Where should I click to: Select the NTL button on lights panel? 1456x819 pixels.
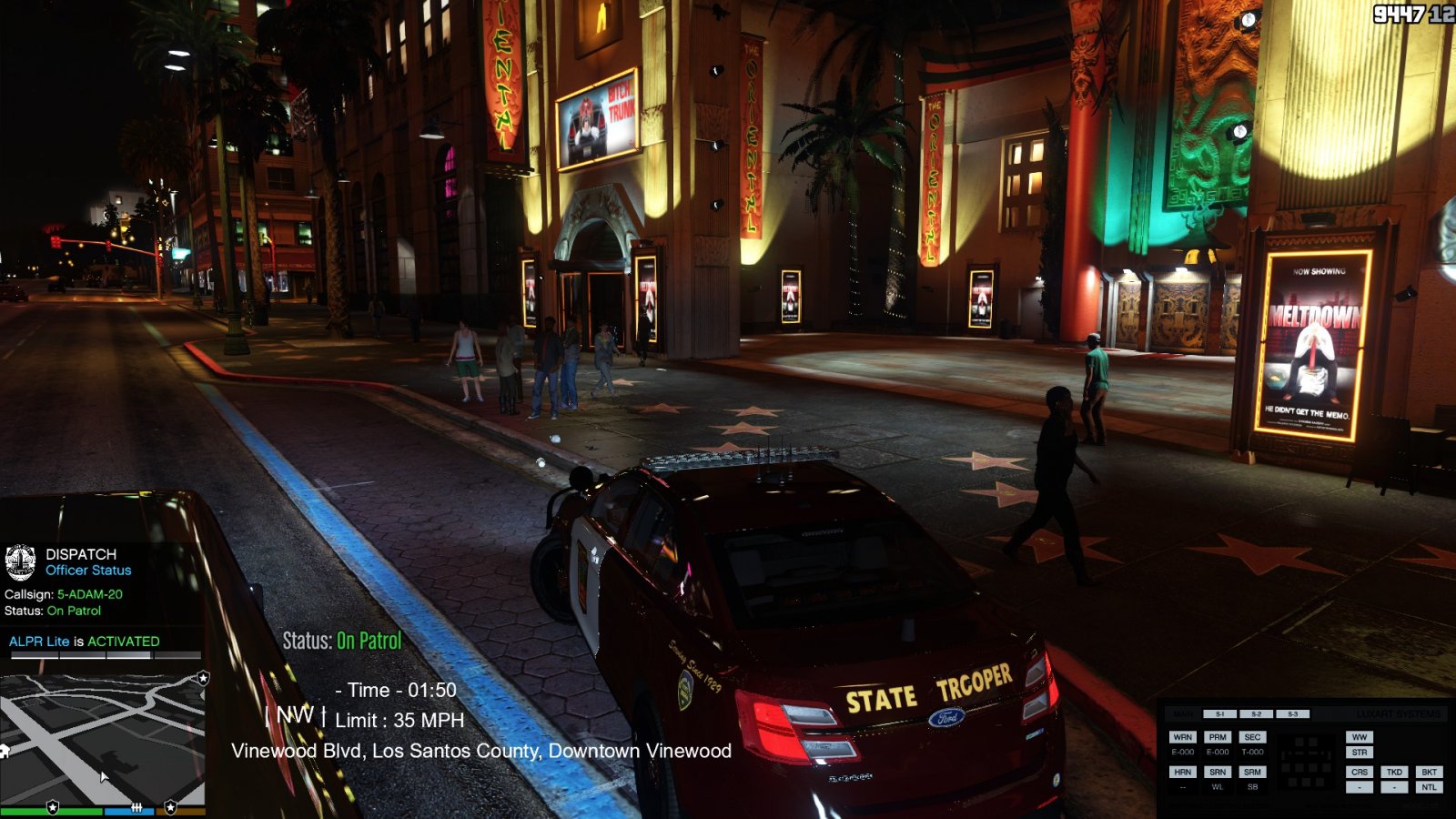1429,787
